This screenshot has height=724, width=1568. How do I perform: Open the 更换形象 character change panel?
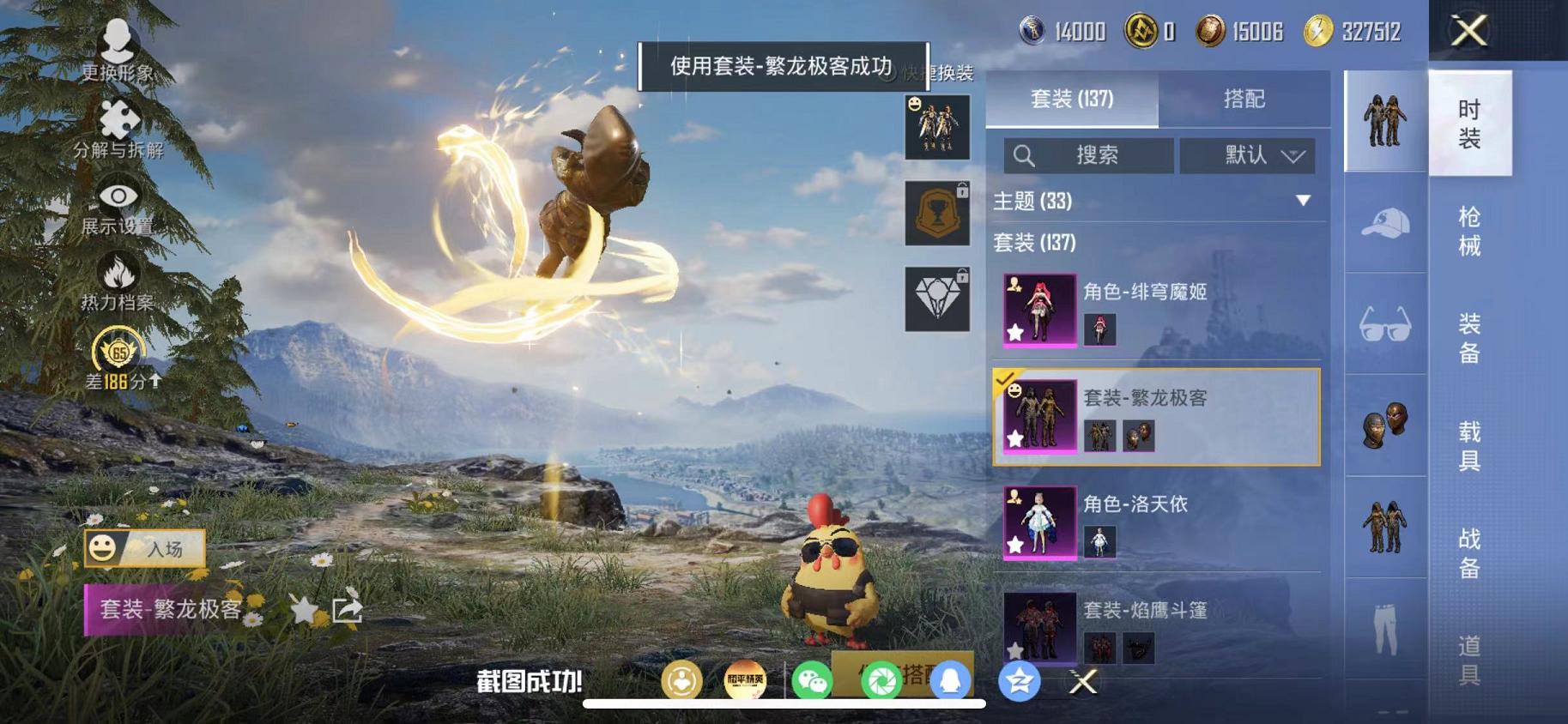pos(118,51)
